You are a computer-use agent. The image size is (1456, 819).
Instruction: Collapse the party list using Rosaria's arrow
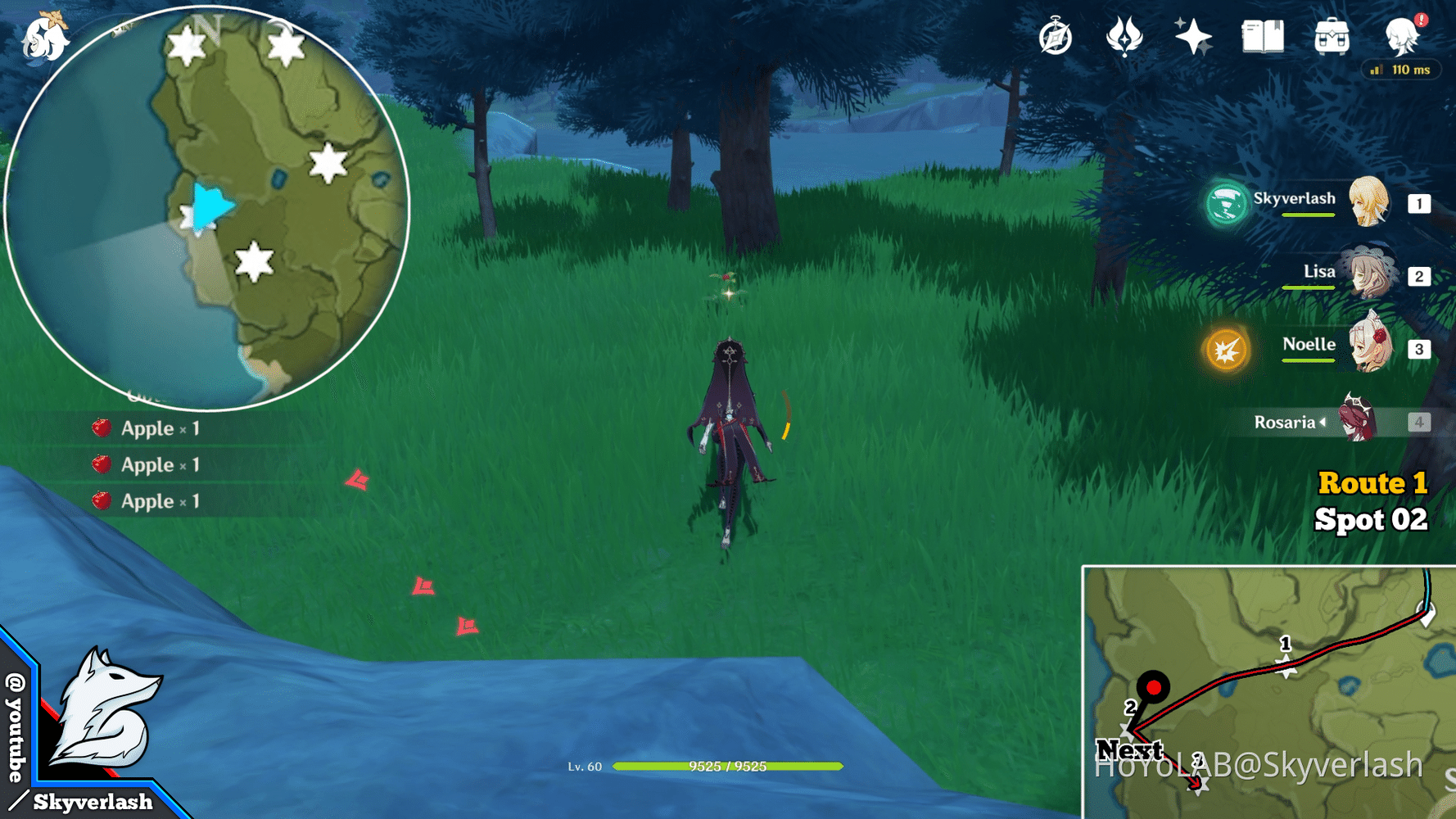tap(1324, 423)
